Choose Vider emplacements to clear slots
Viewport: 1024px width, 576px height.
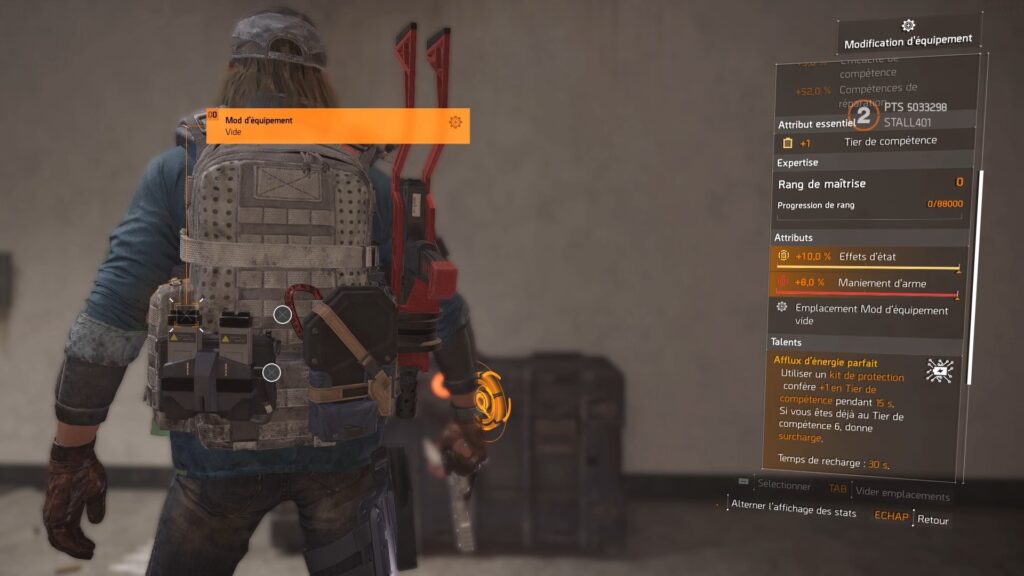click(x=902, y=496)
